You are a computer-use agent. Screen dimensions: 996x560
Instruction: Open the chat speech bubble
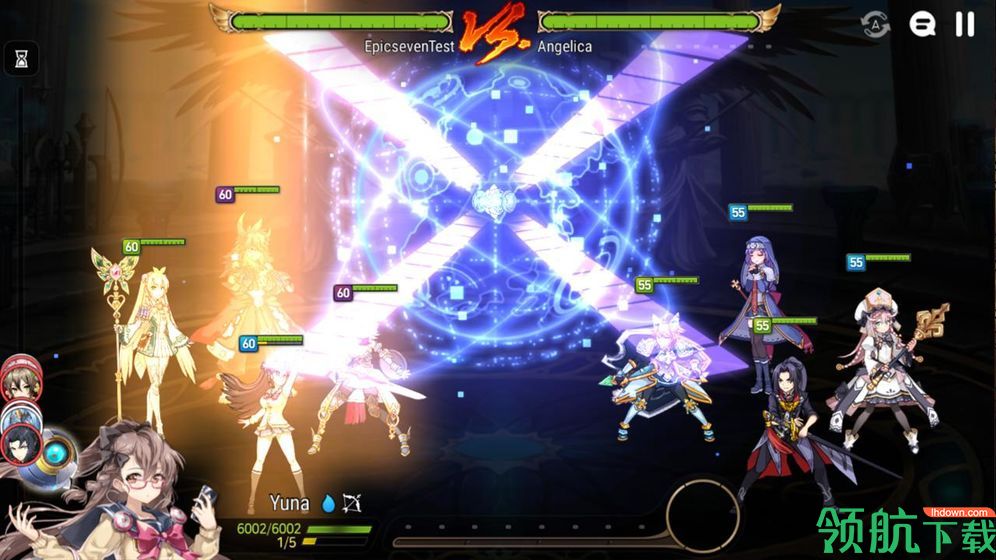[x=922, y=24]
